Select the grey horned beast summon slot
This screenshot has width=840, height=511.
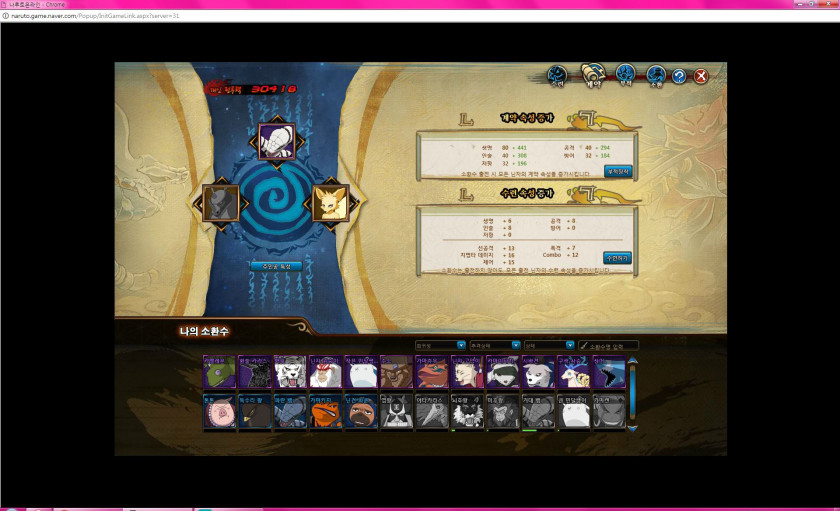tap(221, 203)
